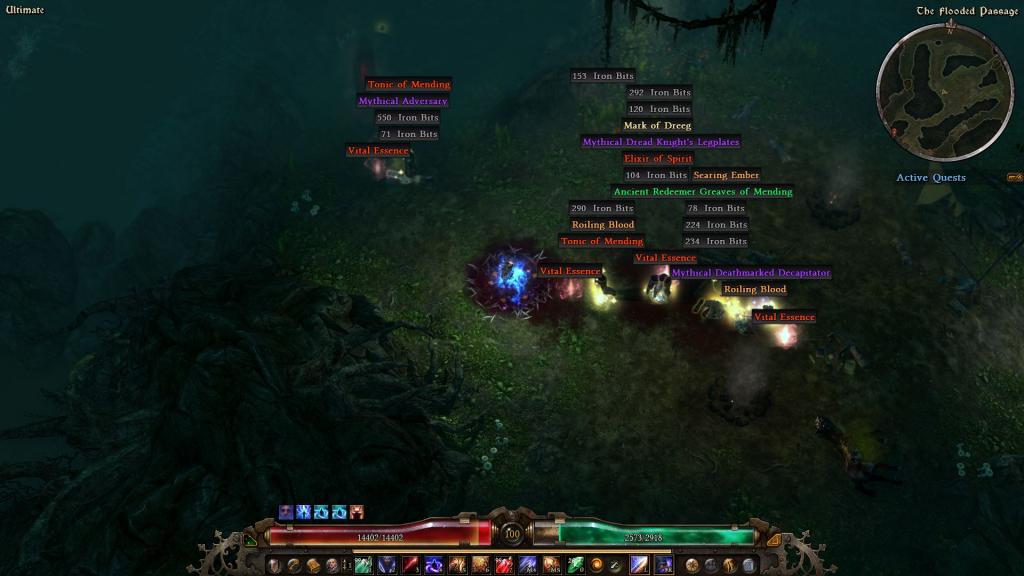This screenshot has height=576, width=1024.
Task: Collect the Searing Ember component
Action: pos(726,175)
